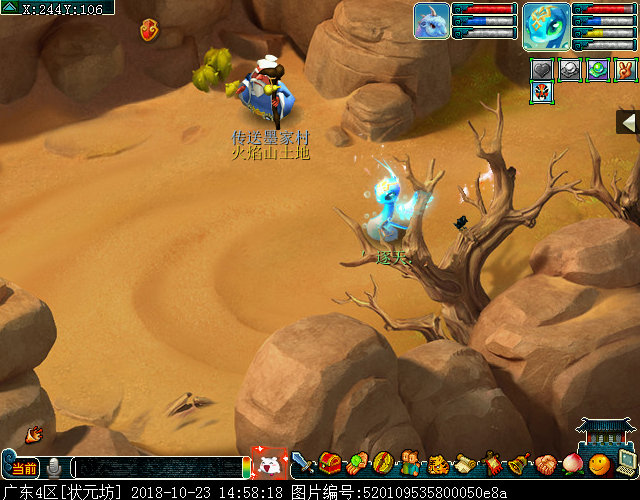
Task: Select the silver pearl buff icon
Action: tap(569, 70)
